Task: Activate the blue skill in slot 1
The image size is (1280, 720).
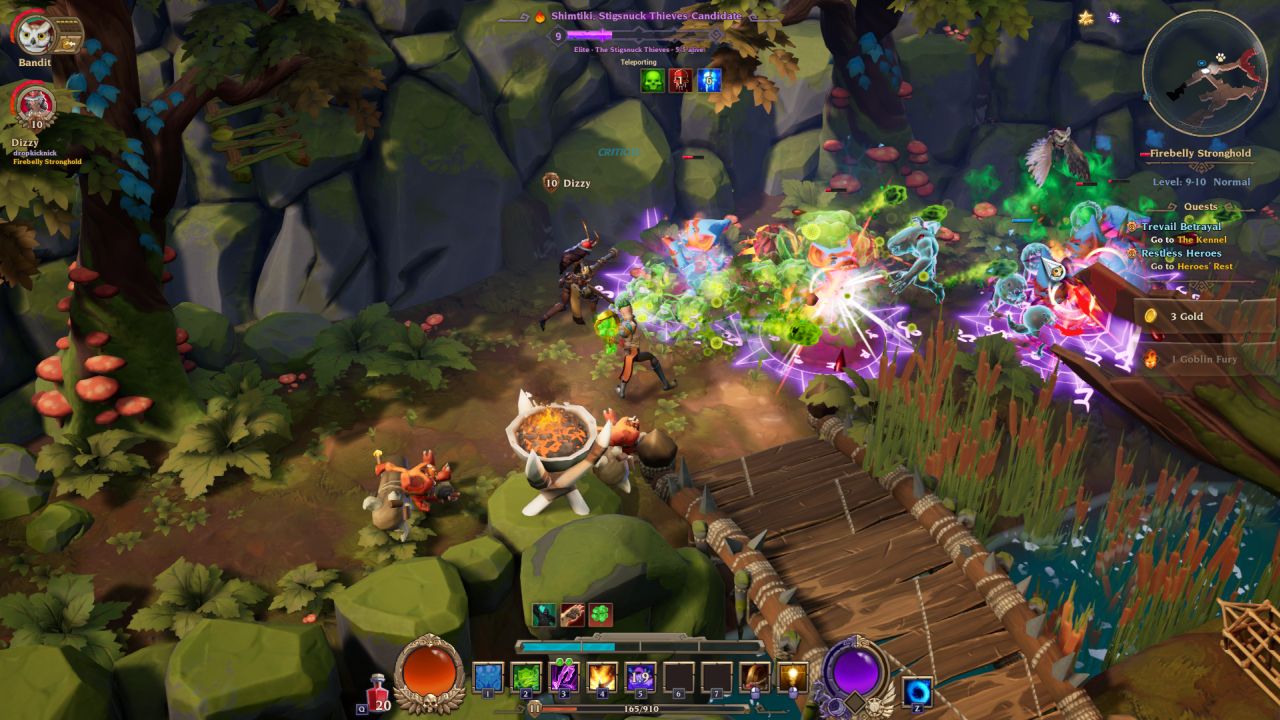Action: 487,677
